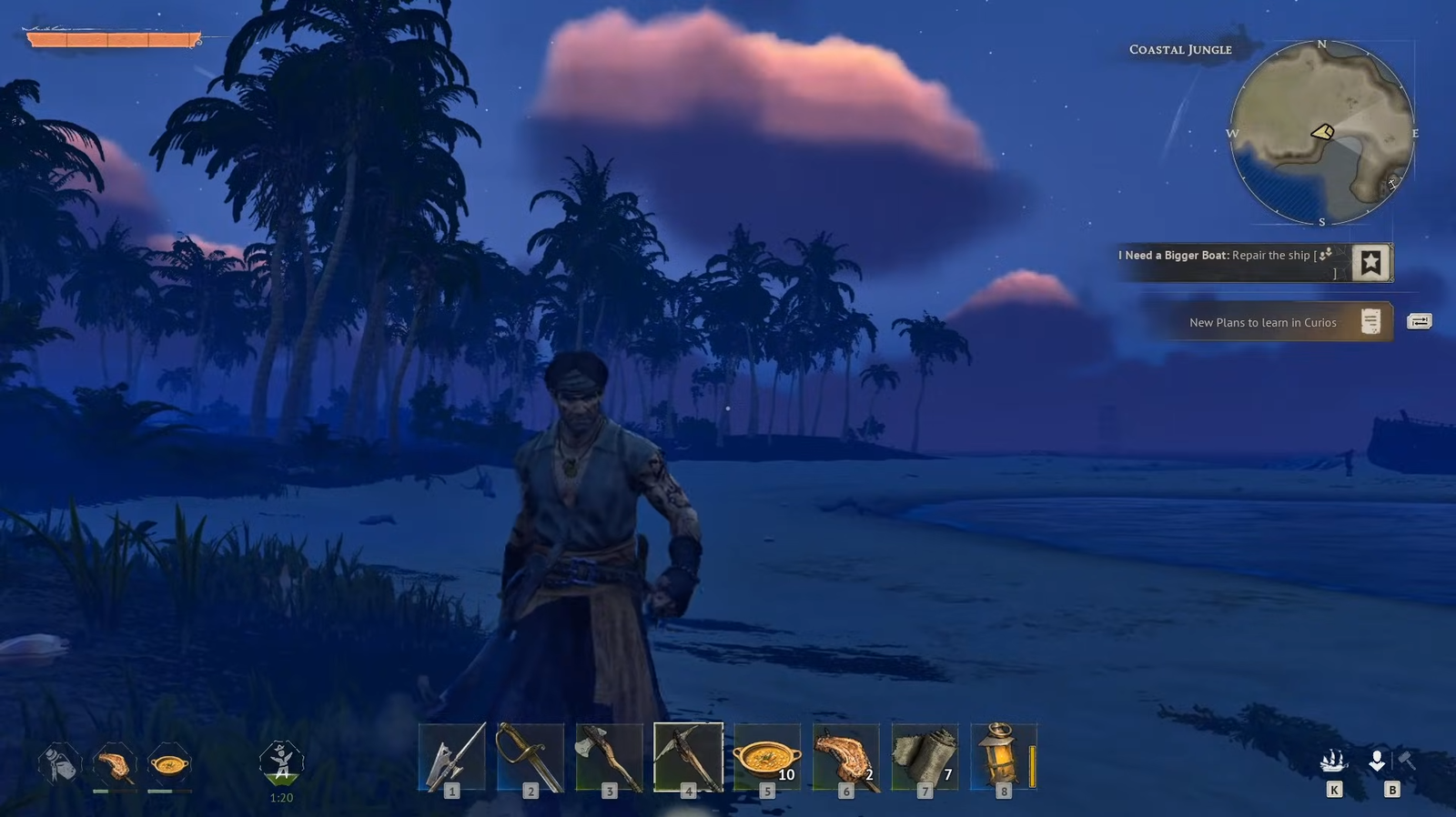Use the stew bowl in hotbar slot 5

point(767,757)
